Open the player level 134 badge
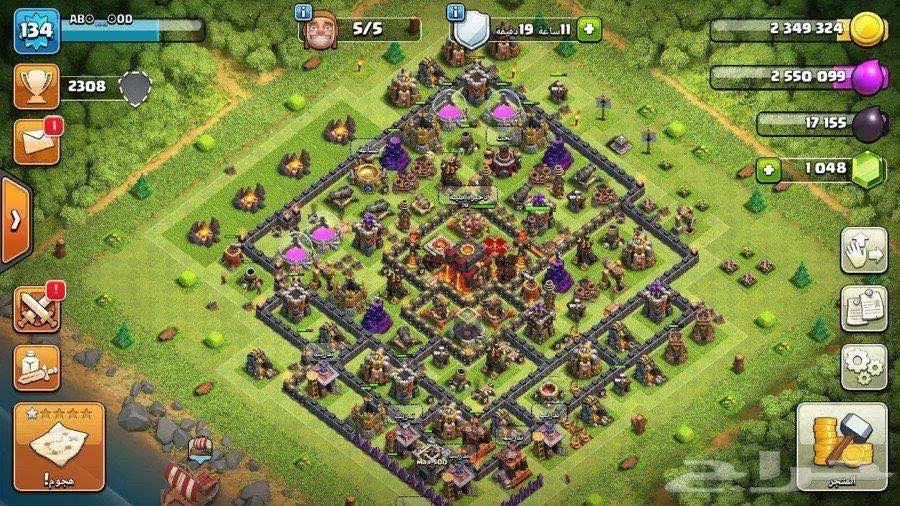Screen dimensions: 900x506 pos(36,30)
